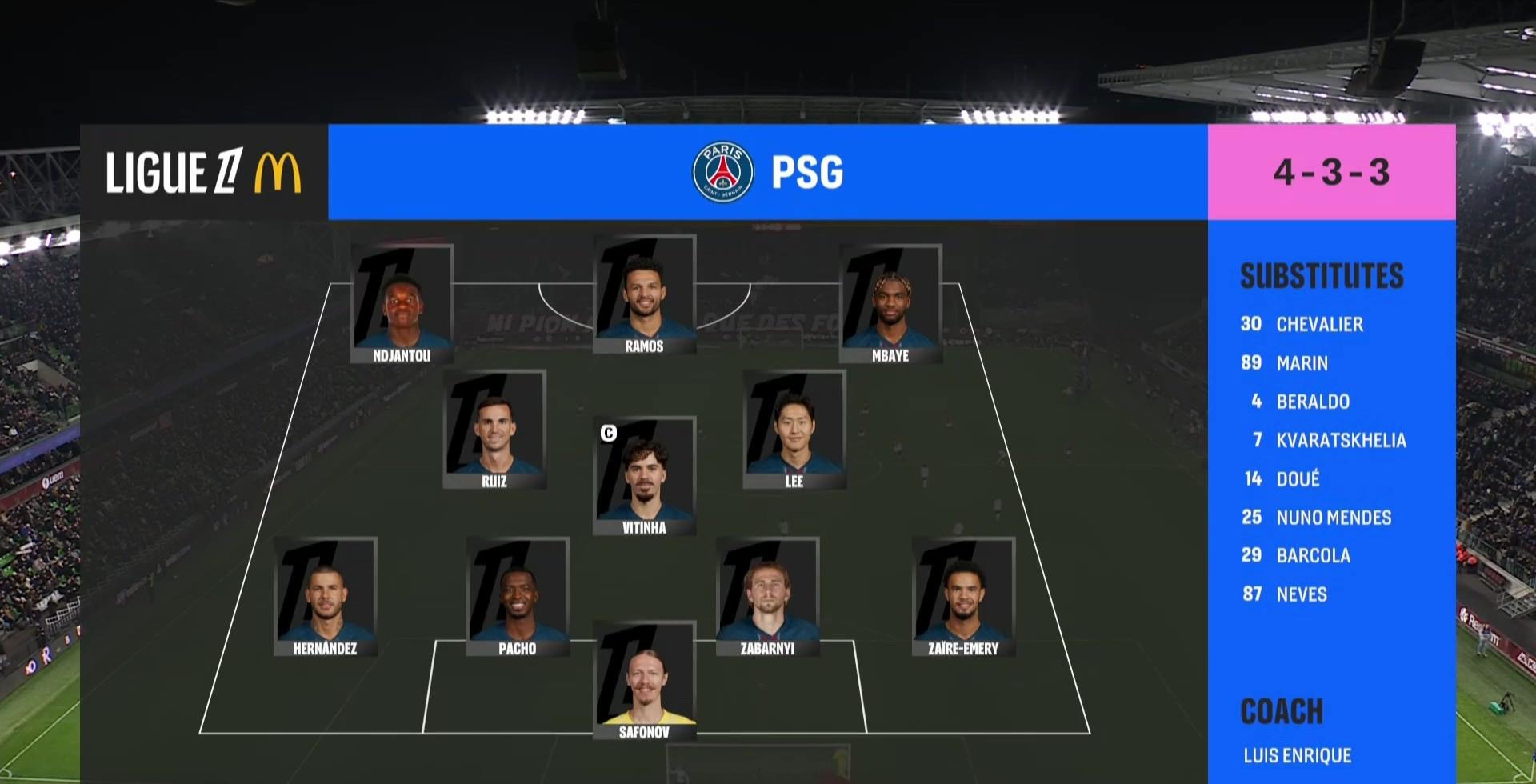Select substitute Chevalier in the list
Viewport: 1536px width, 784px height.
1318,324
